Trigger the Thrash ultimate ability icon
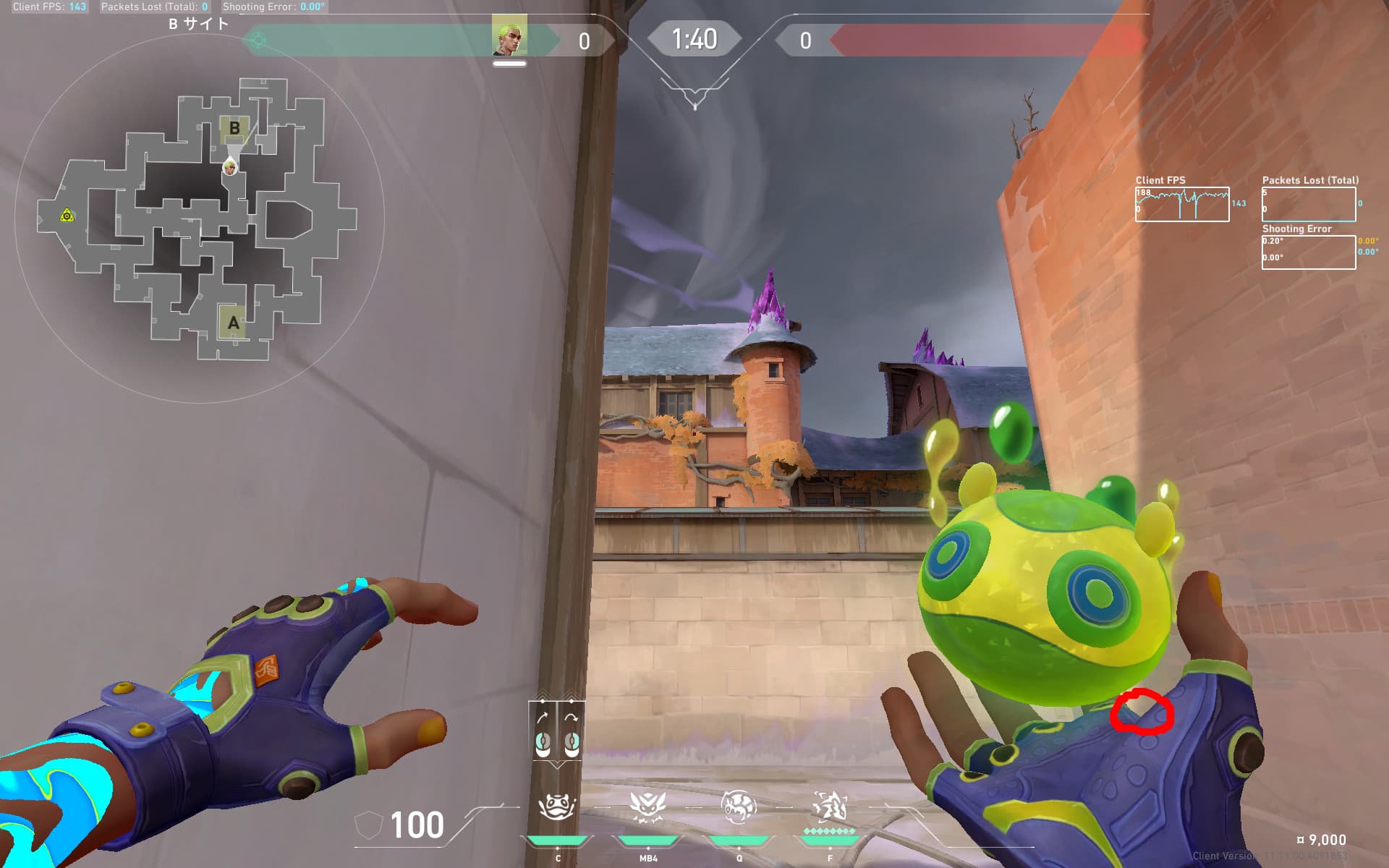The width and height of the screenshot is (1389, 868). 830,807
